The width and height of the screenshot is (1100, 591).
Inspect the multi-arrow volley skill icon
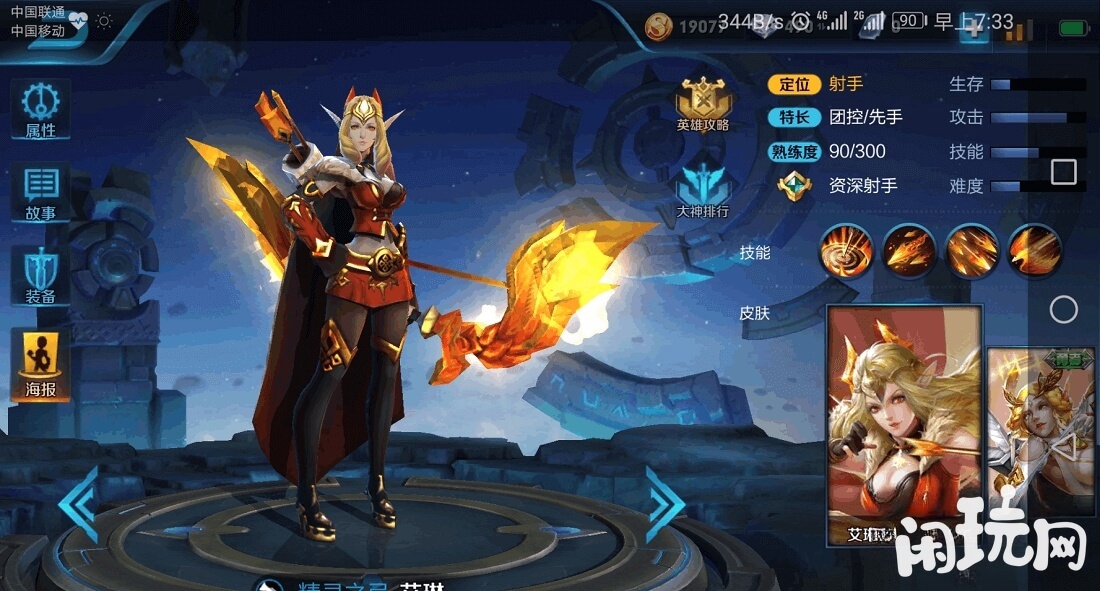pyautogui.click(x=972, y=250)
